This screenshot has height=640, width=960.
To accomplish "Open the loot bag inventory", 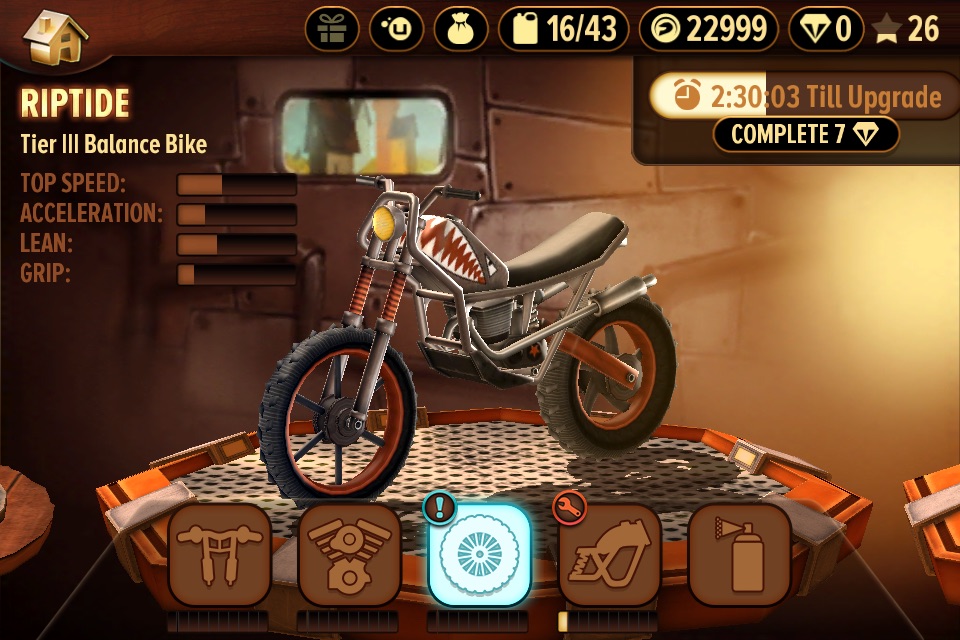I will [460, 29].
